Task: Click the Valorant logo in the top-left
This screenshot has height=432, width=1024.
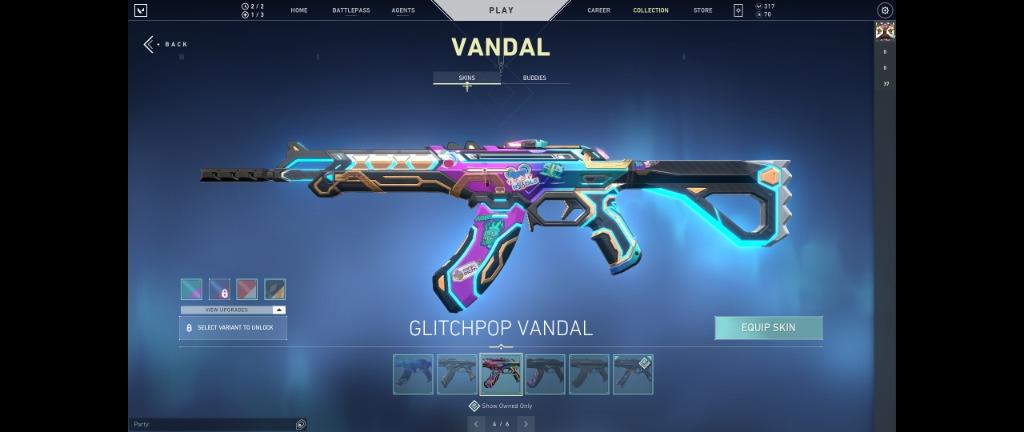Action: click(x=141, y=10)
